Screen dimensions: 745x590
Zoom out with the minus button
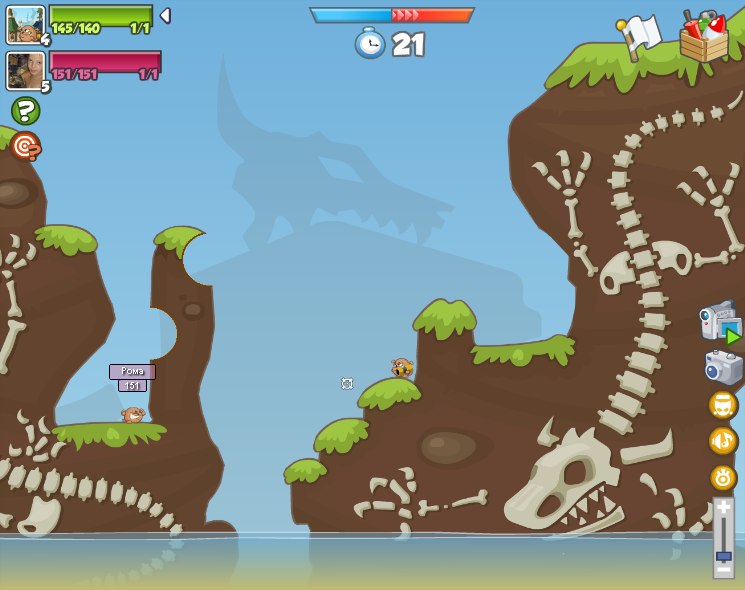pos(723,569)
